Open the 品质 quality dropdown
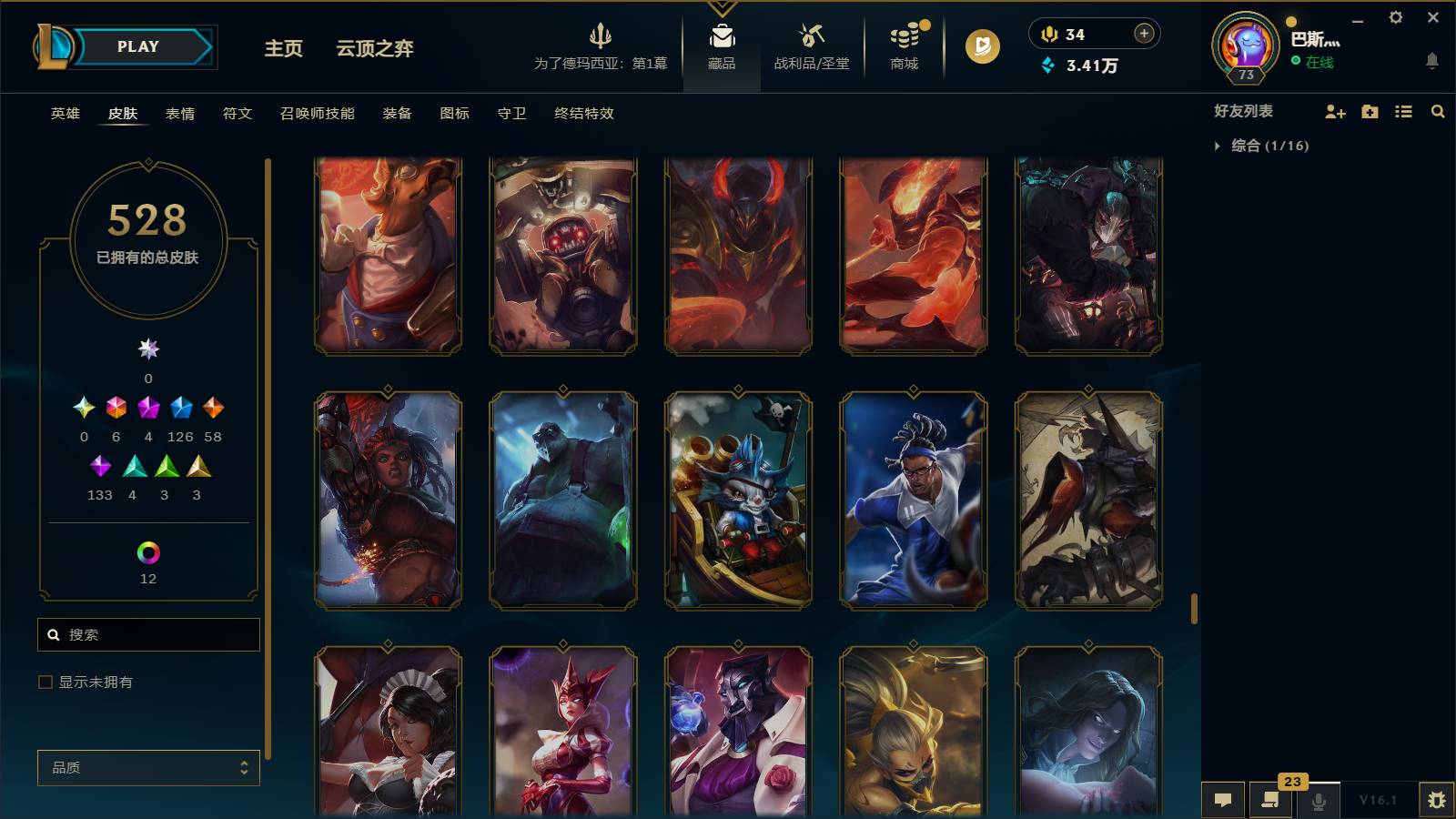This screenshot has height=819, width=1456. coord(148,767)
